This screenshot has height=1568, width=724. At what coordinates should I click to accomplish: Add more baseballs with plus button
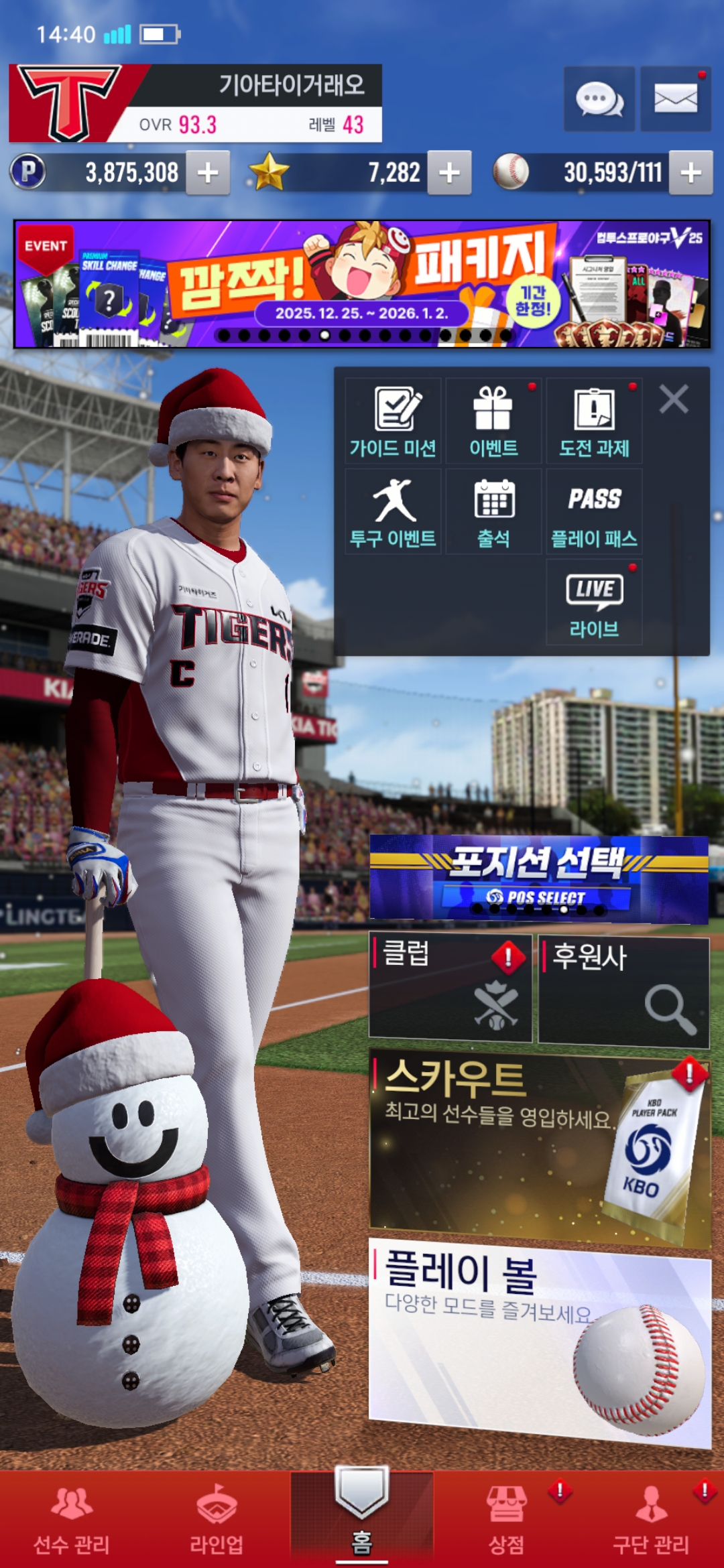690,173
